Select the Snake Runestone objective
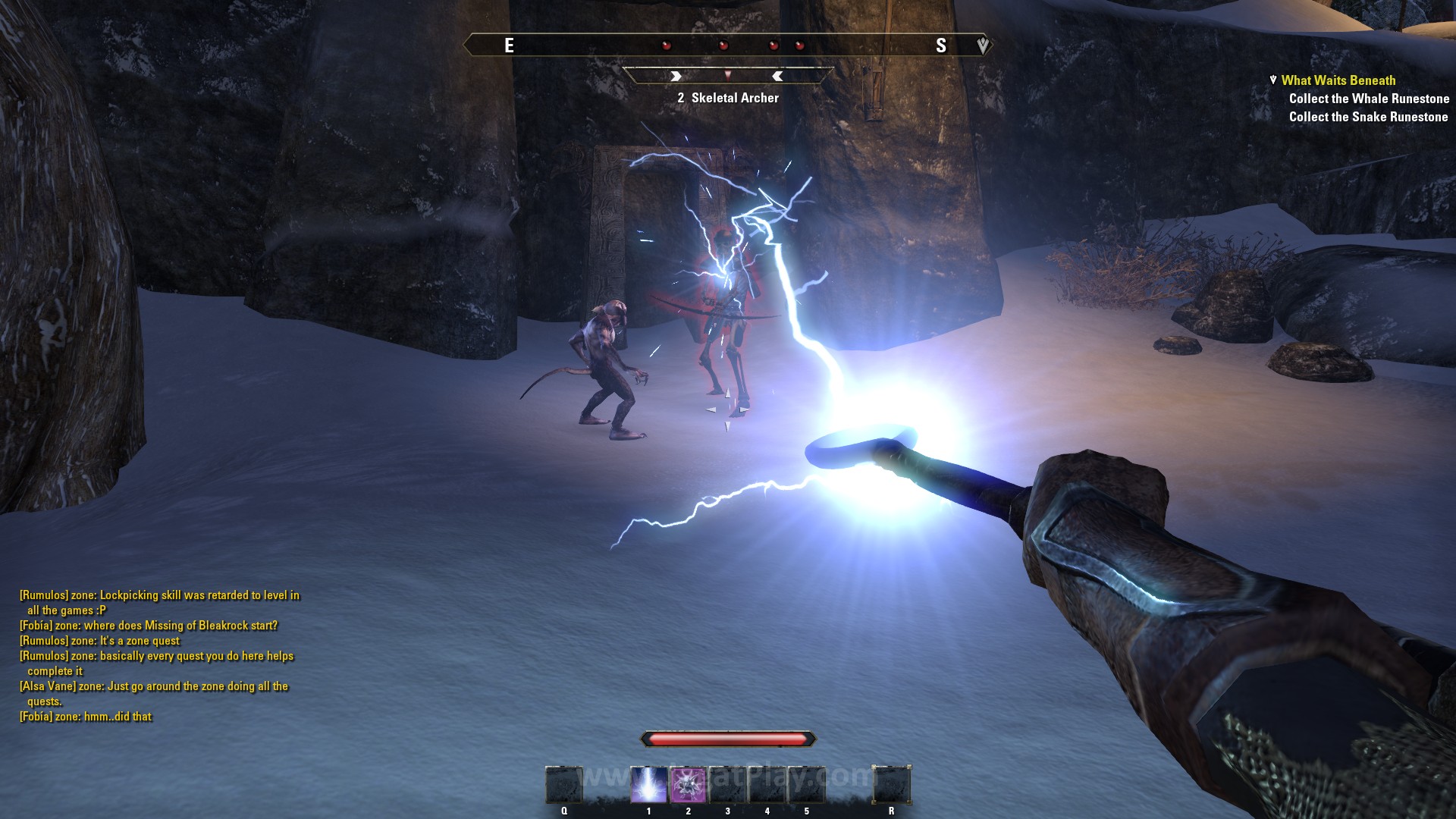1456x819 pixels. click(1368, 117)
